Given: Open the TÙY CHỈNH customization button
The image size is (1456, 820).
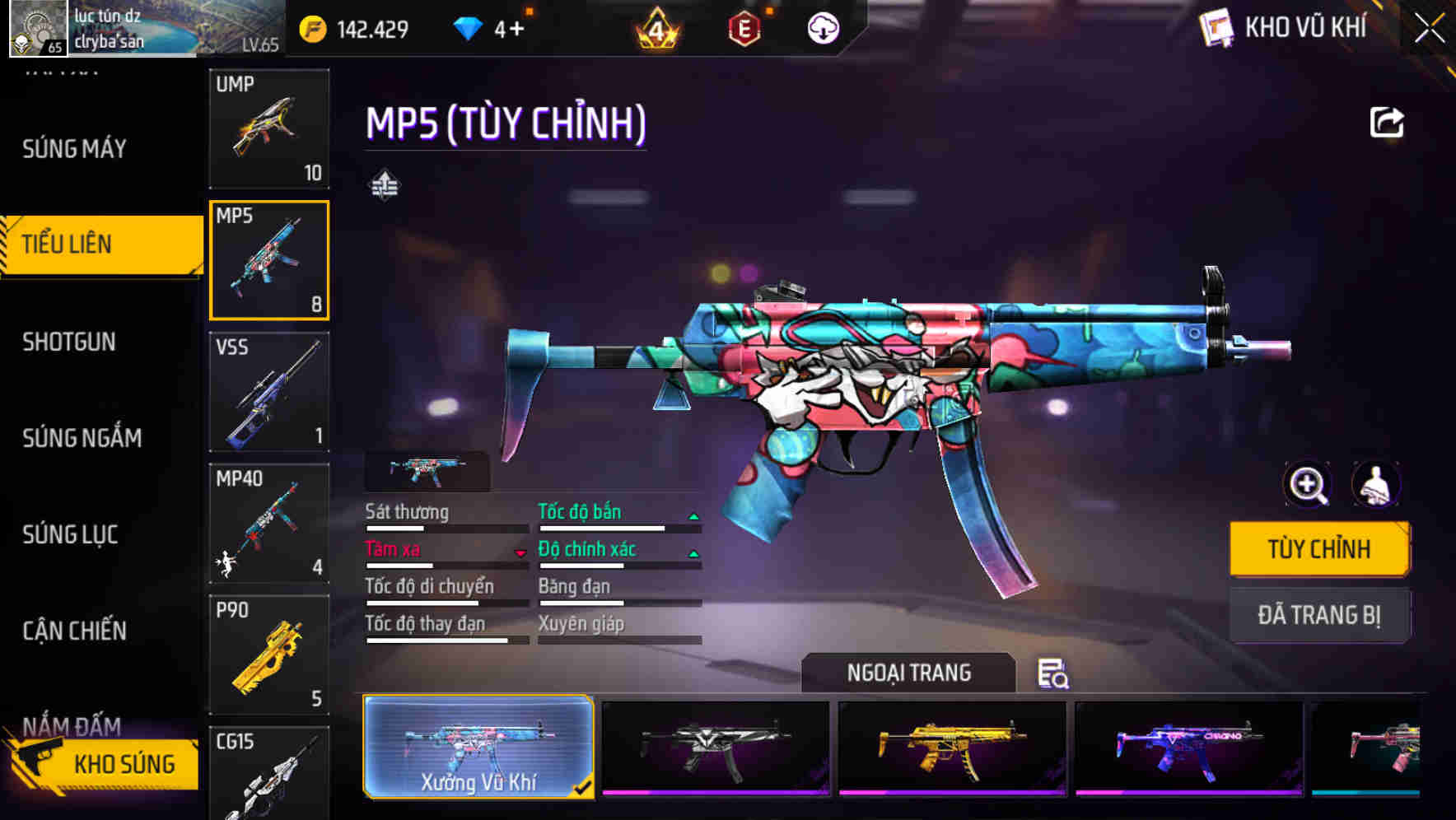Looking at the screenshot, I should pyautogui.click(x=1318, y=549).
